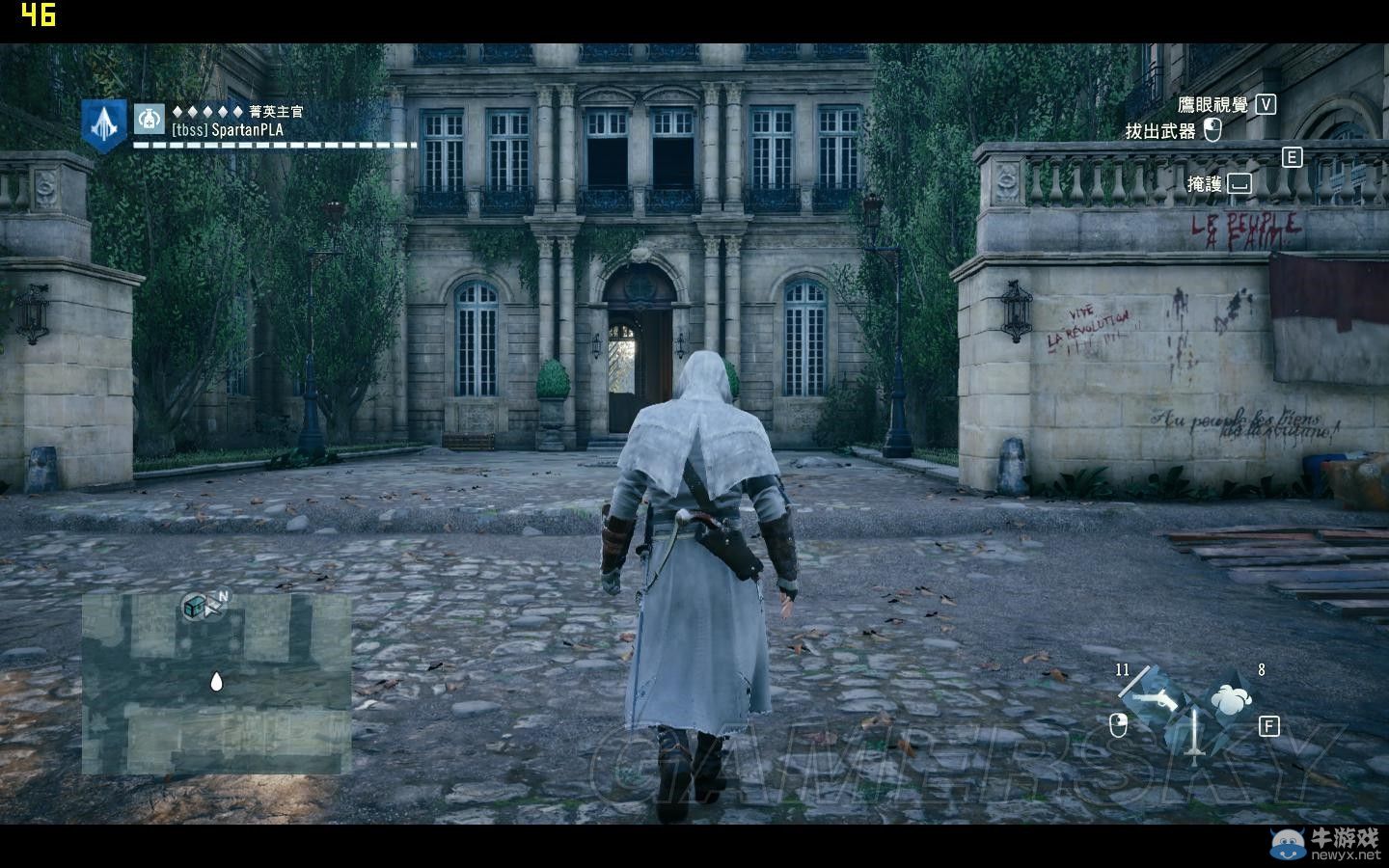The image size is (1389, 868).
Task: Click the SpartanPLA player name
Action: point(228,130)
